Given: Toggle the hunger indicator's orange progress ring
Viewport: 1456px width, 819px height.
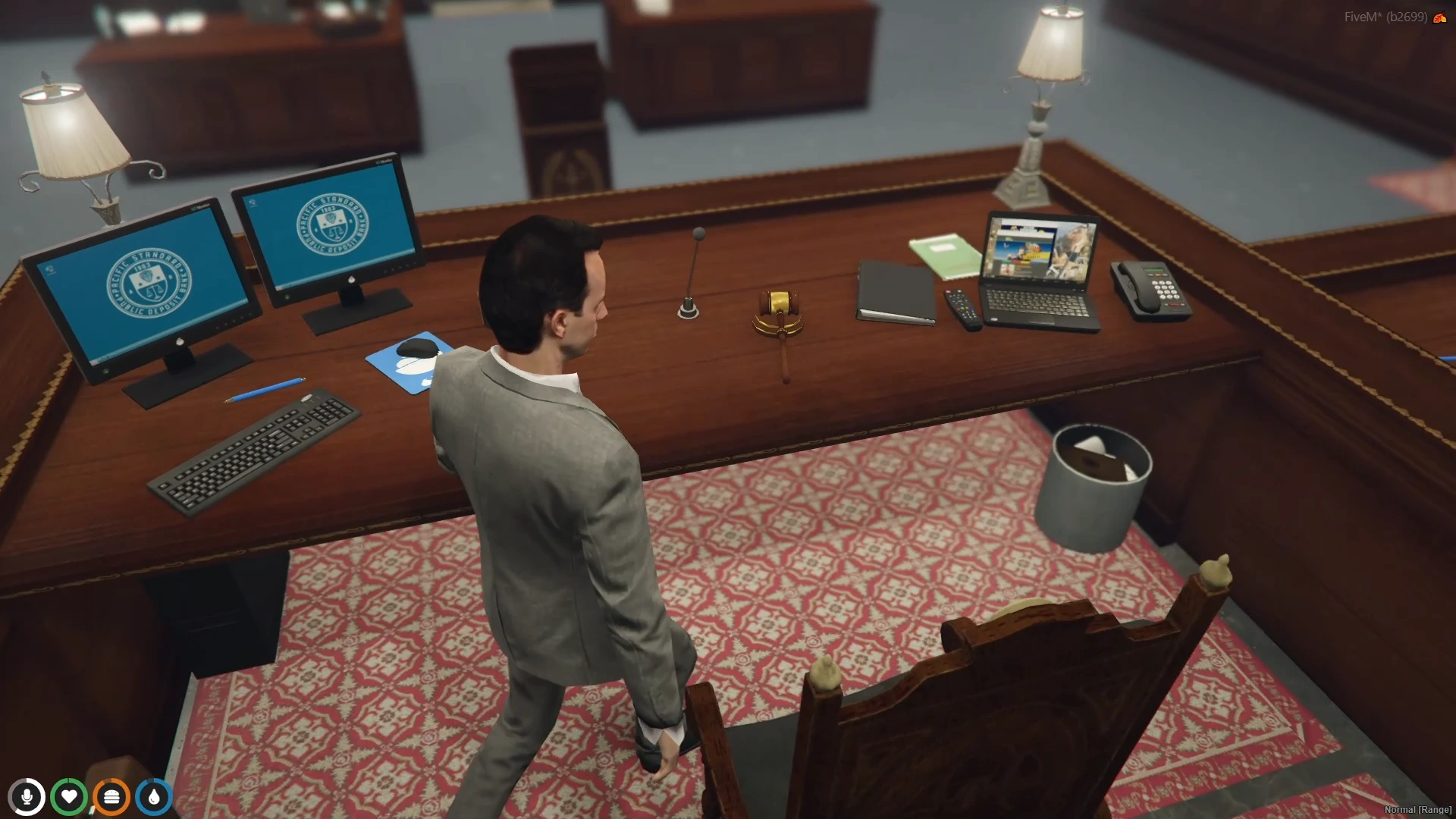Looking at the screenshot, I should click(x=111, y=795).
